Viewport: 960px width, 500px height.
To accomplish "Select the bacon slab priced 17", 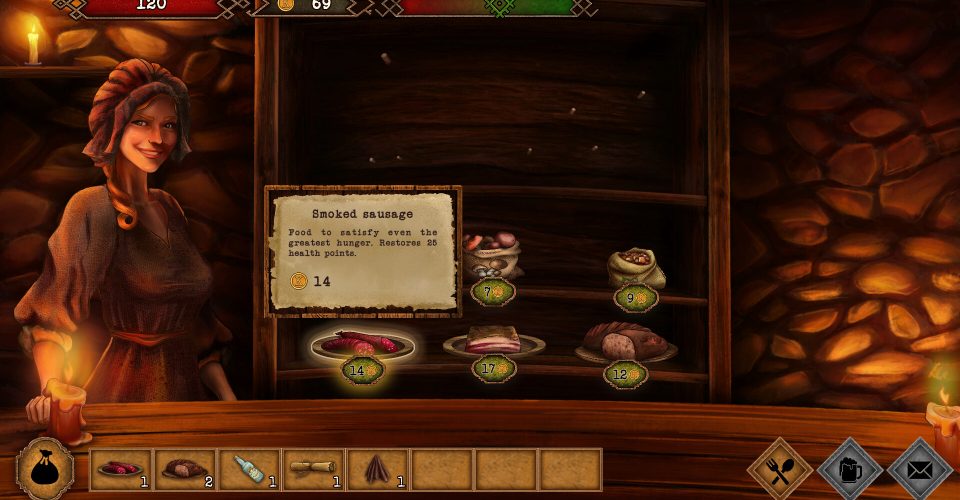I will tap(493, 342).
